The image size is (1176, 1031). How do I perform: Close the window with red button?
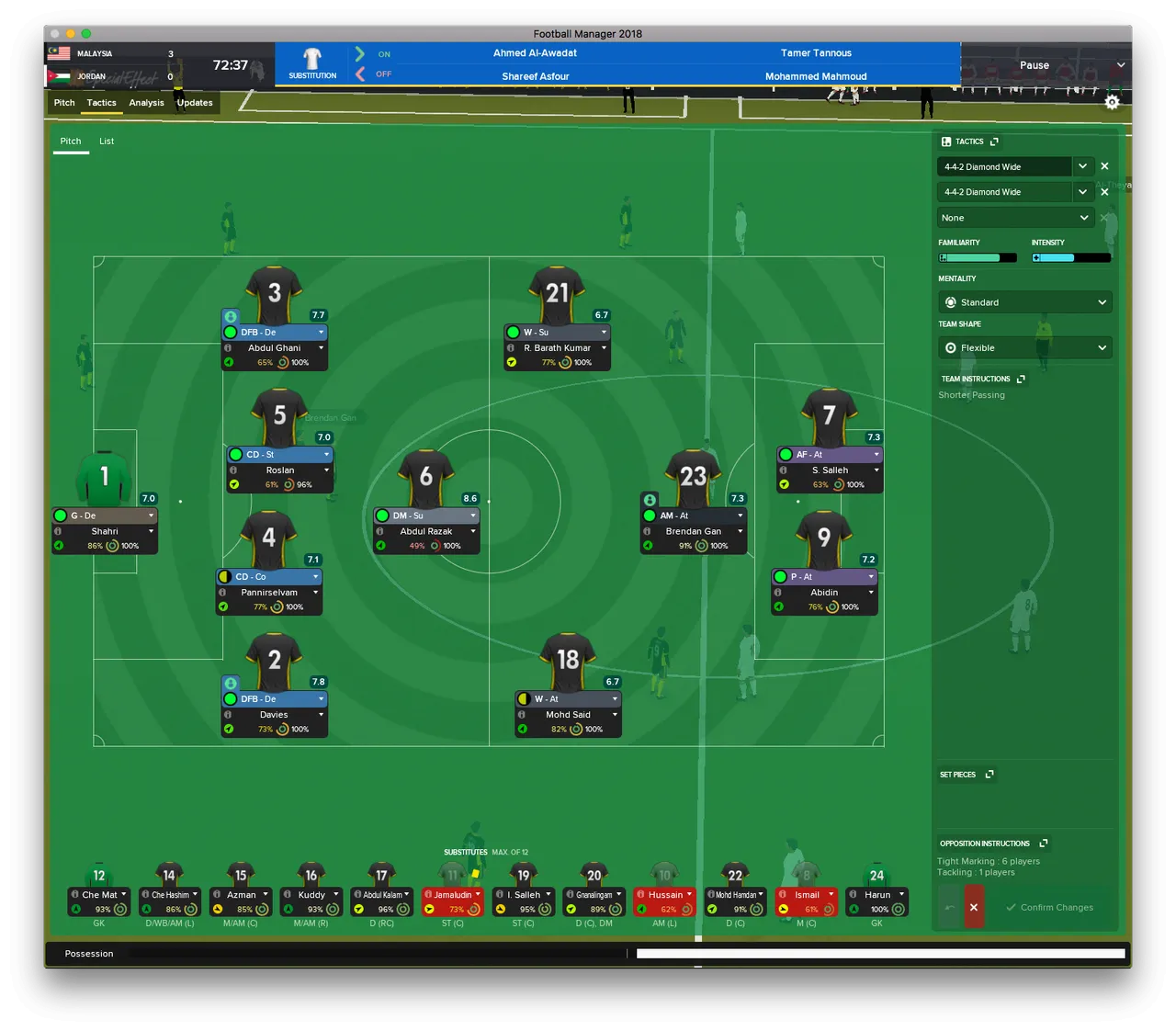(54, 34)
